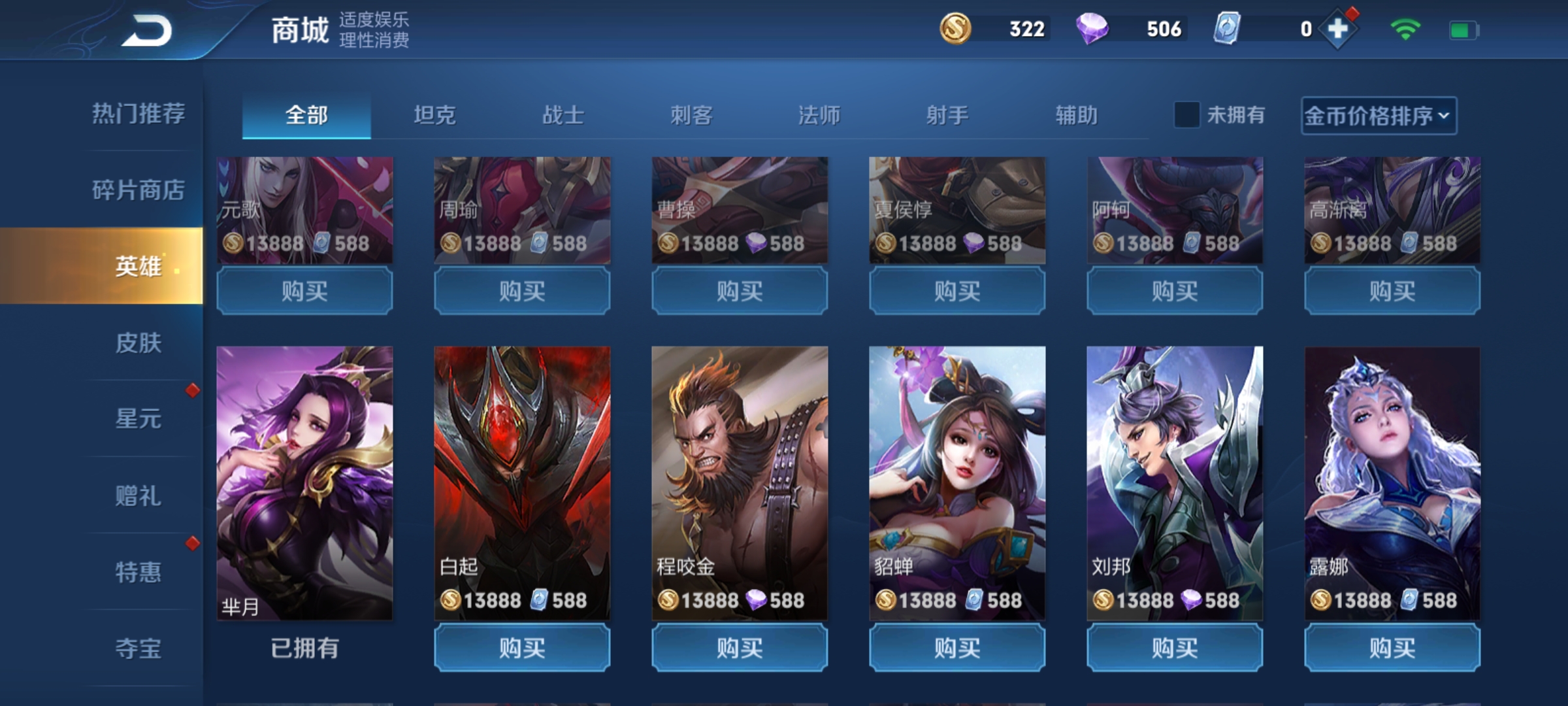This screenshot has width=1568, height=706.
Task: Tap the plus icon to recharge vouchers
Action: pos(1339,29)
